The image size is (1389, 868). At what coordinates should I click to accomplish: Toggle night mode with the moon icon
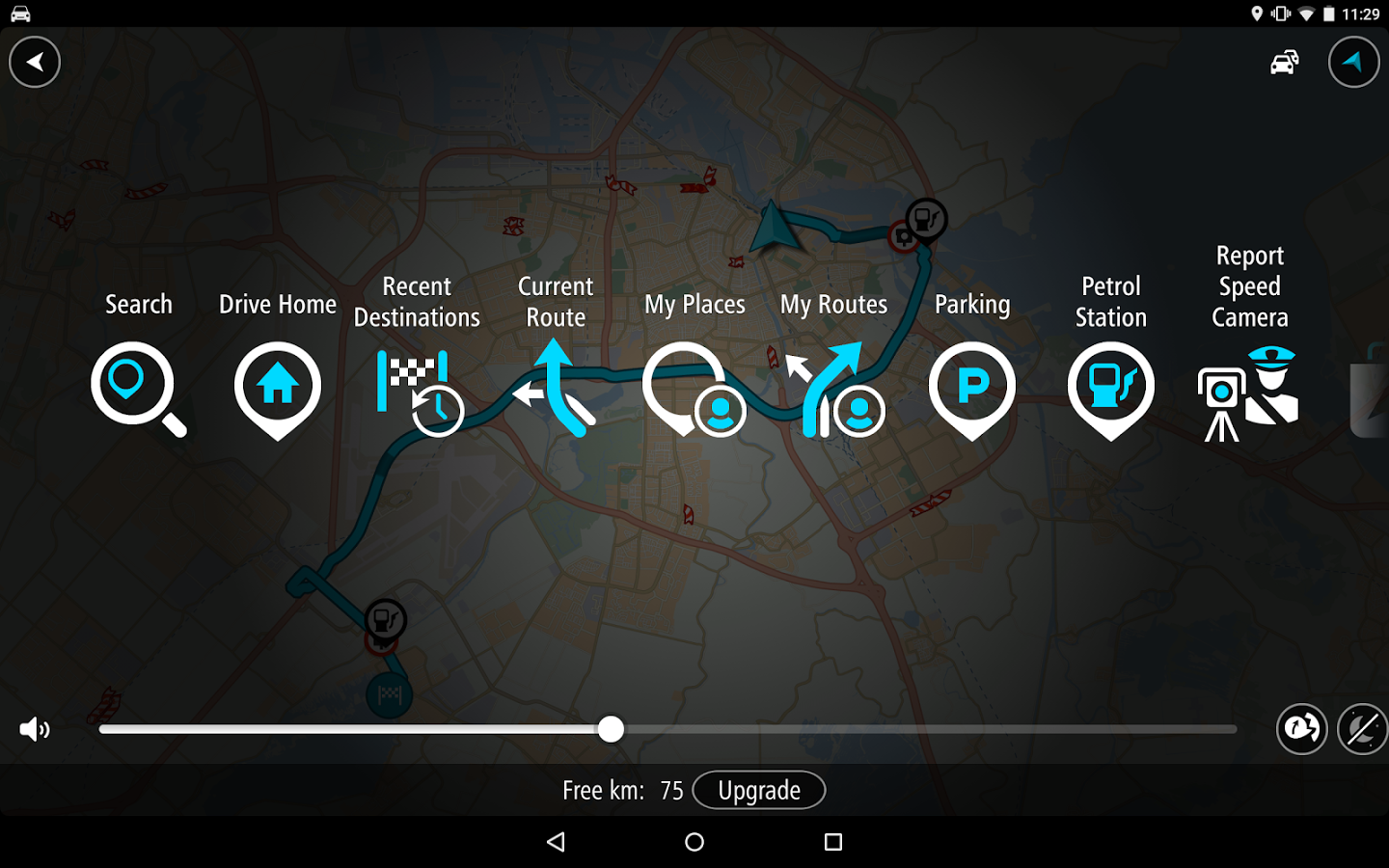[x=1360, y=729]
